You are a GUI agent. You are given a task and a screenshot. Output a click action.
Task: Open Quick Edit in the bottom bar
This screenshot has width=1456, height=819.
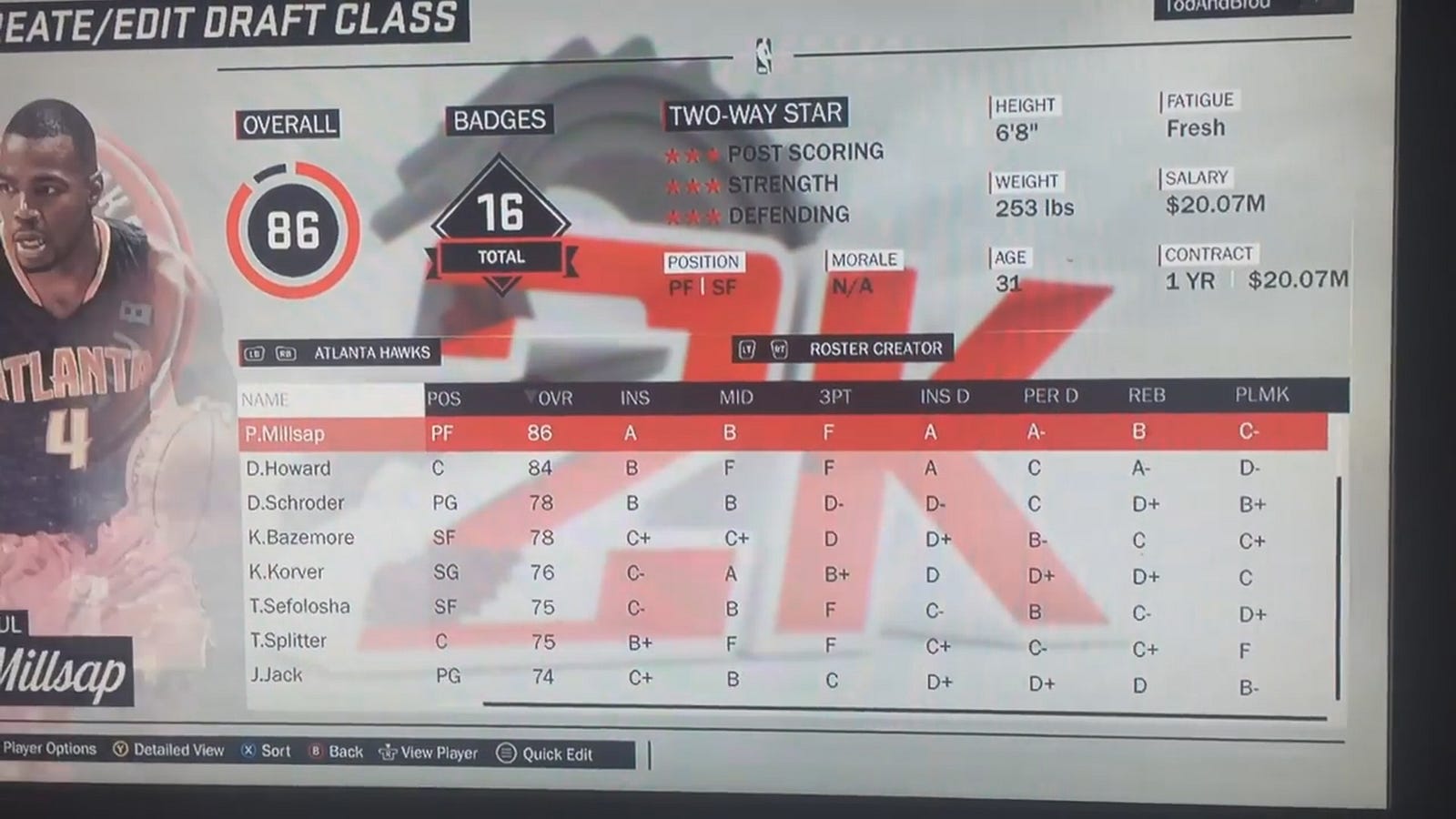click(x=545, y=753)
